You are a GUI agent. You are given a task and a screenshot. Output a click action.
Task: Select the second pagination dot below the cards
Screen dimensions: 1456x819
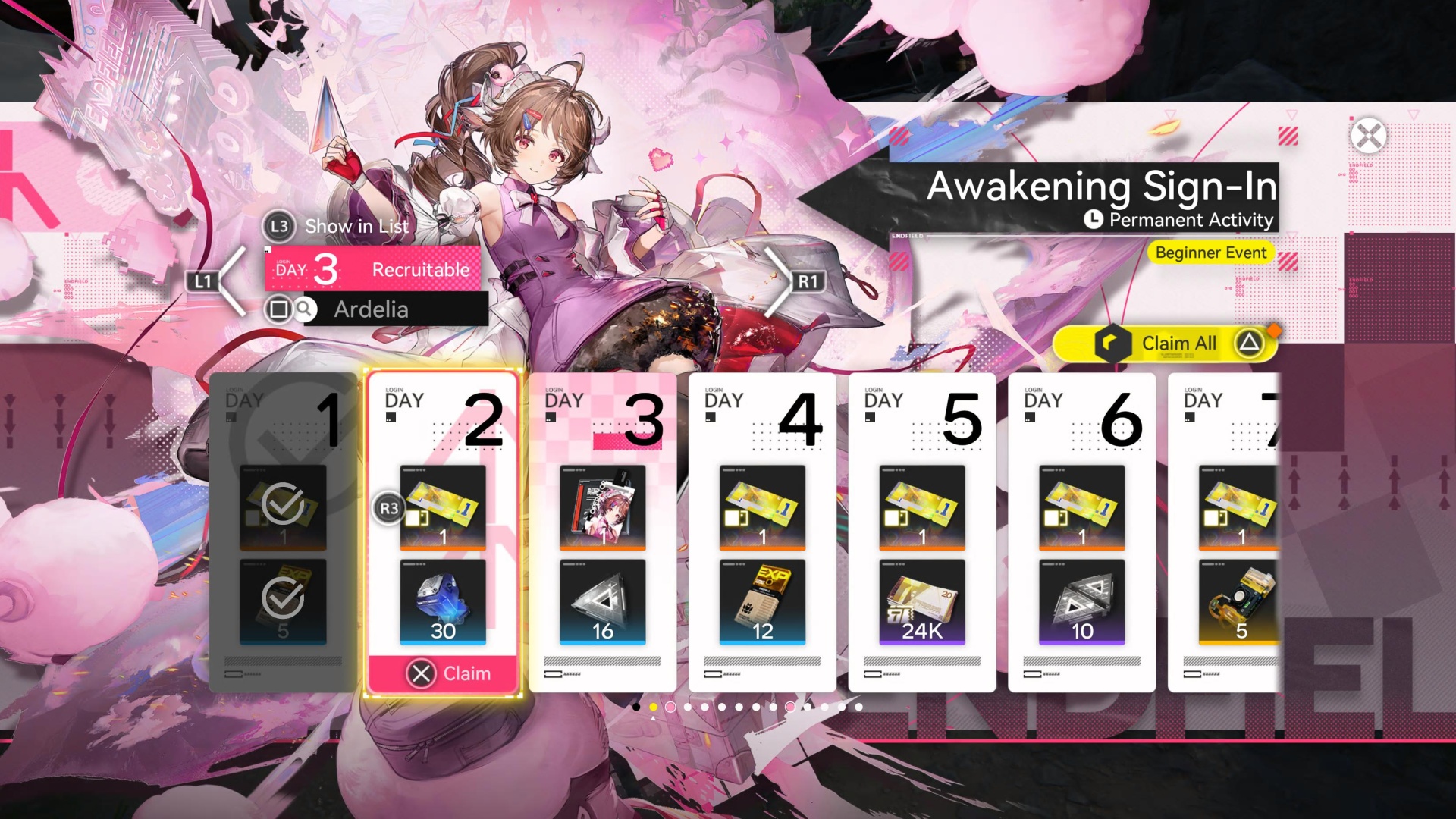(654, 707)
